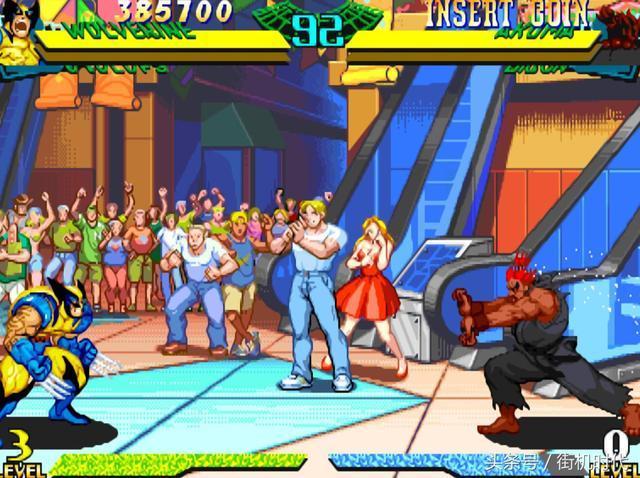This screenshot has width=640, height=478.
Task: Select the INSERT COIN text
Action: pos(494,14)
